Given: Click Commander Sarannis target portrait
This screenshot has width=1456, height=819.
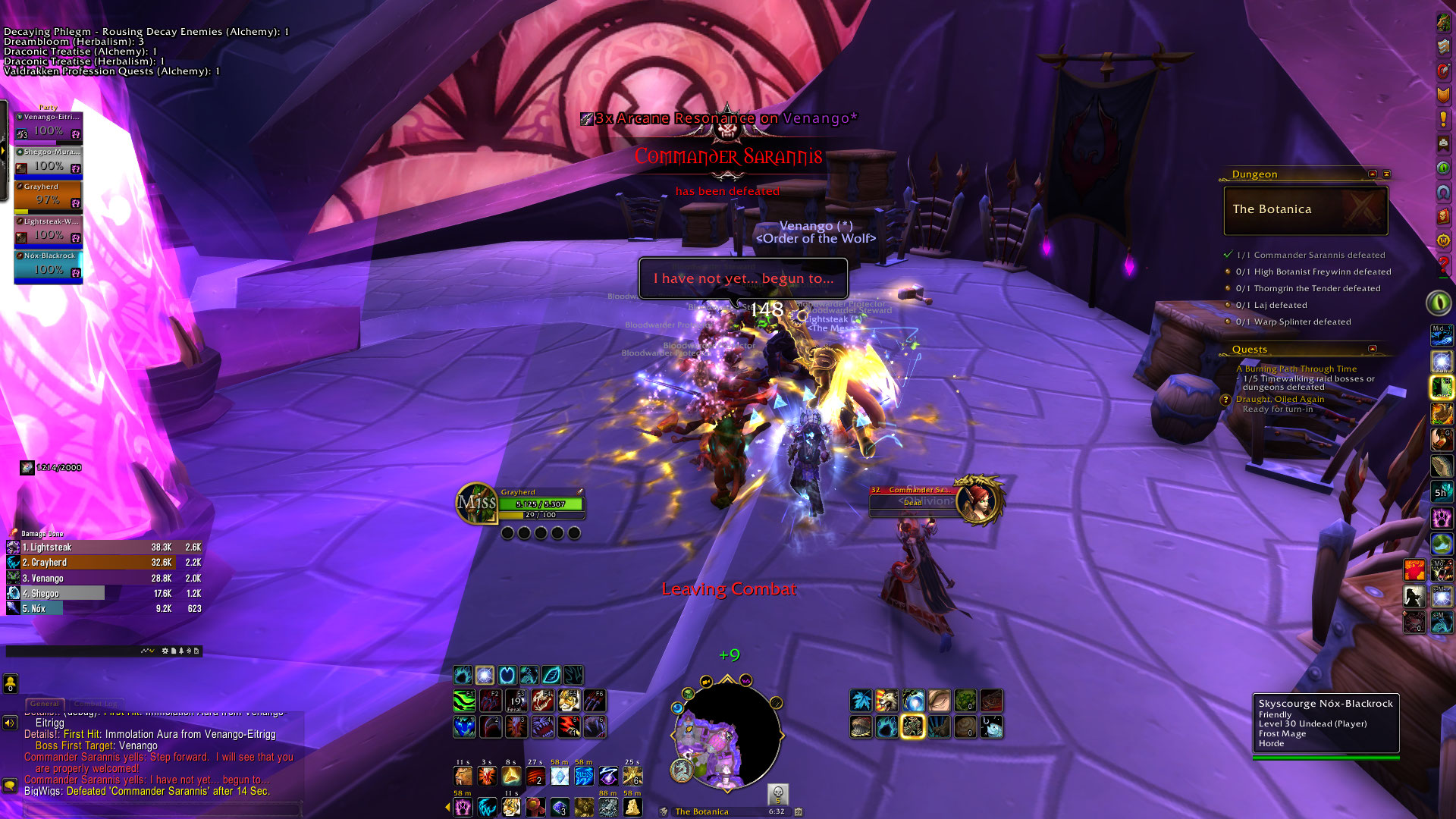Looking at the screenshot, I should (x=978, y=500).
